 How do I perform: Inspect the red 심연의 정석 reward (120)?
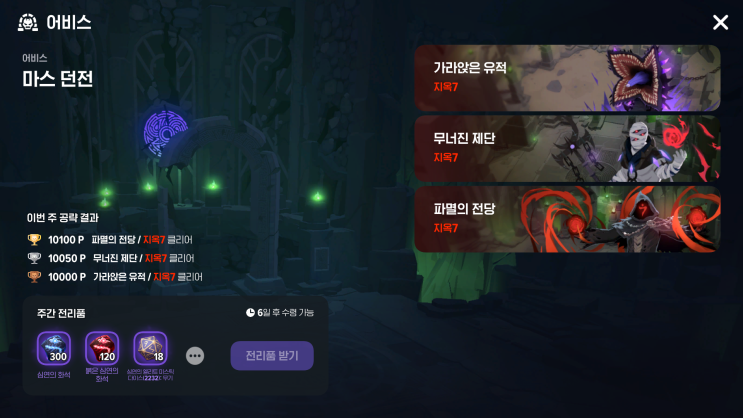(102, 349)
